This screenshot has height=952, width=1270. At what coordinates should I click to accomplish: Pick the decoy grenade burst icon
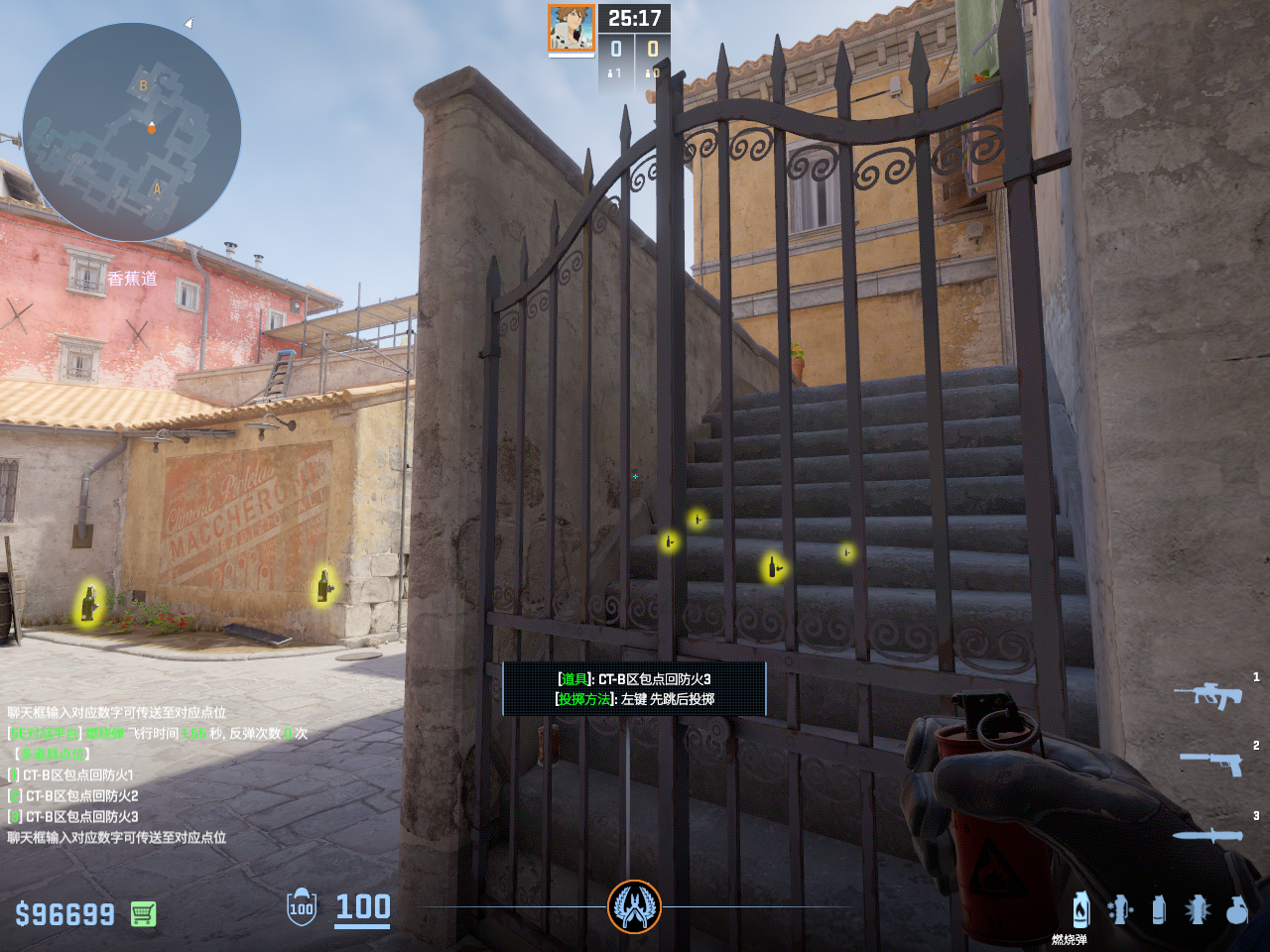[x=1198, y=909]
